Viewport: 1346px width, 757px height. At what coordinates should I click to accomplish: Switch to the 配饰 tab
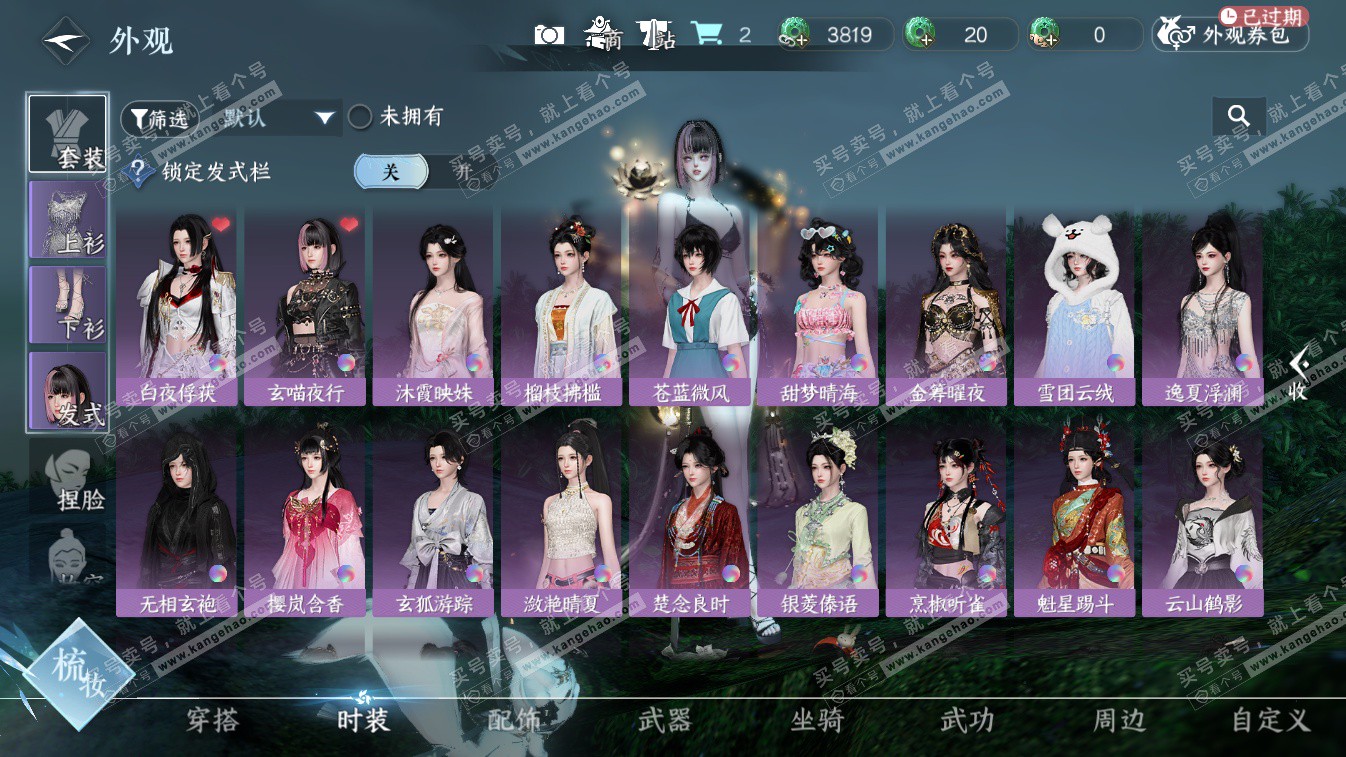(514, 720)
